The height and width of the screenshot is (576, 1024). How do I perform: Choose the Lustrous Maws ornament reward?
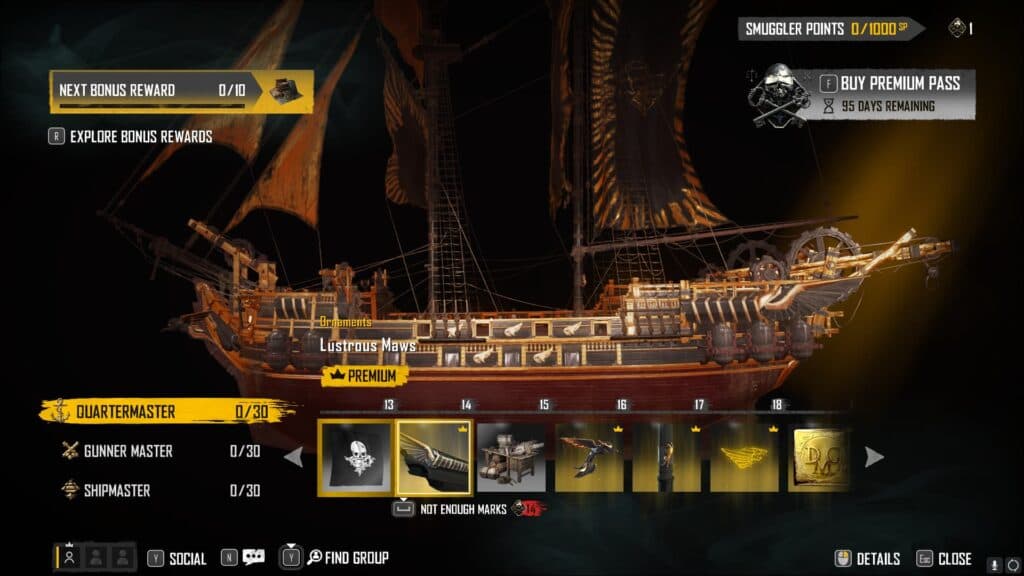(433, 456)
